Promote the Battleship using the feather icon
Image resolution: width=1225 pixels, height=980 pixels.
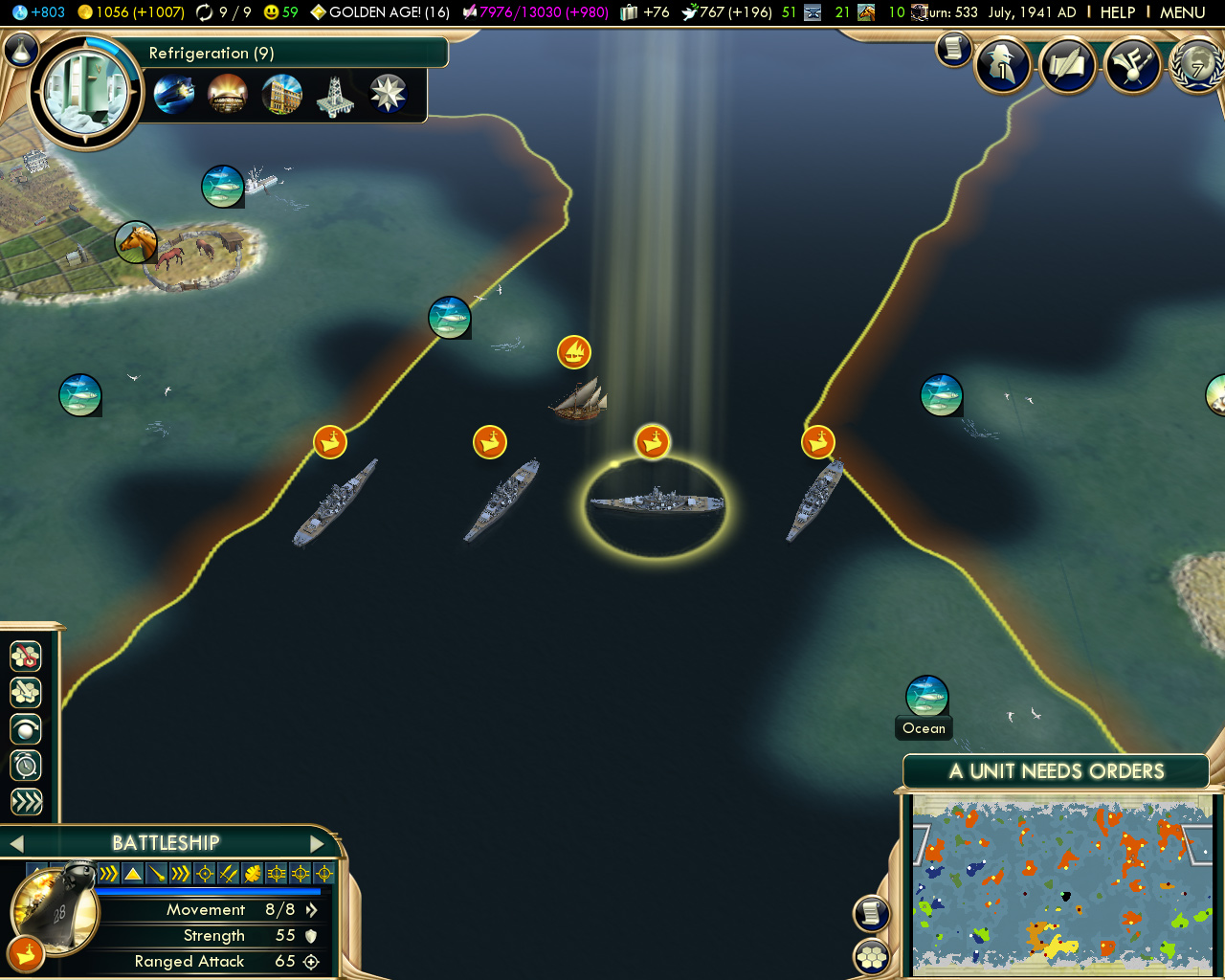pyautogui.click(x=253, y=872)
